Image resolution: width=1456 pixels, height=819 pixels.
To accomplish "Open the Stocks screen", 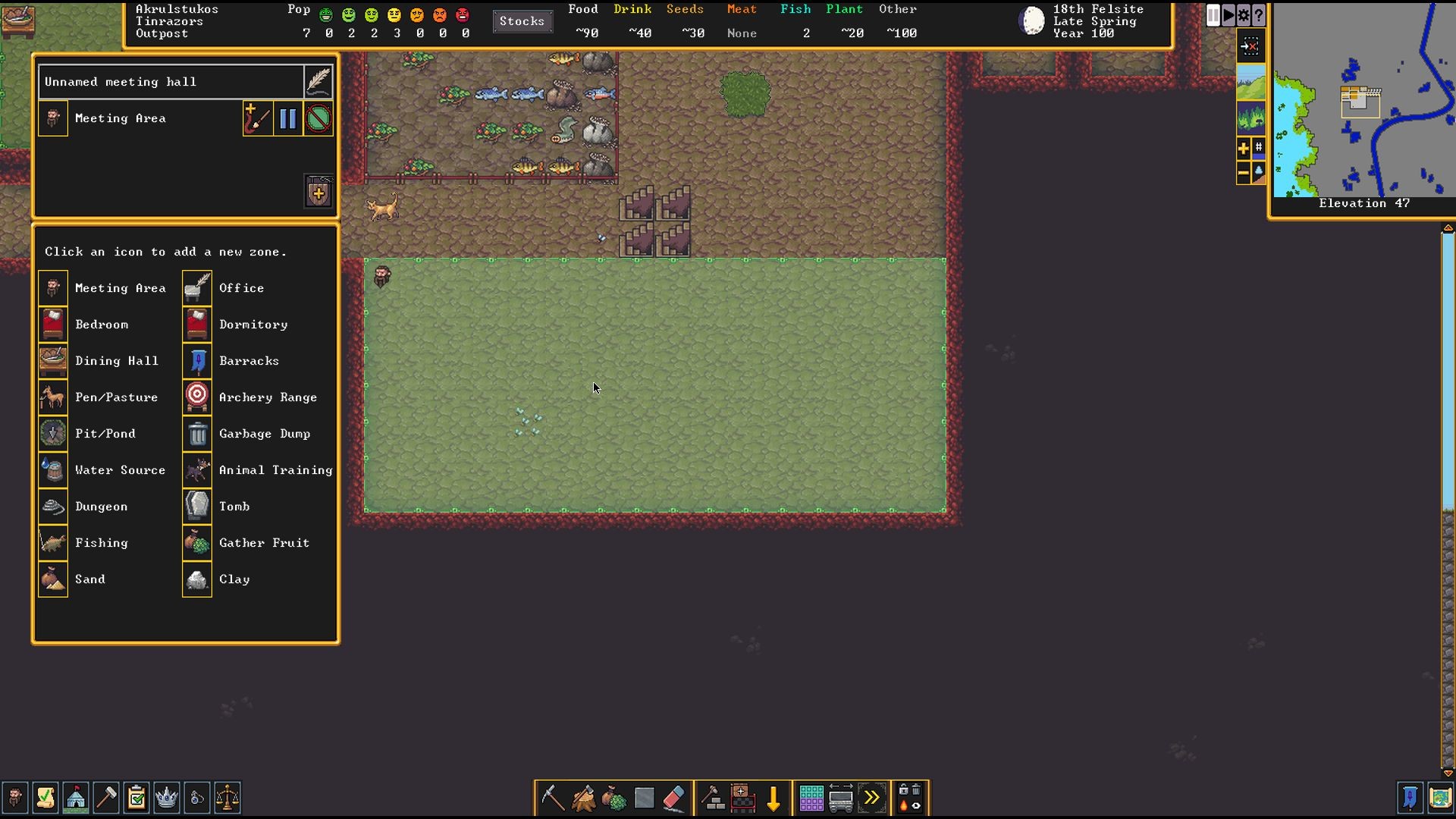I will coord(522,21).
